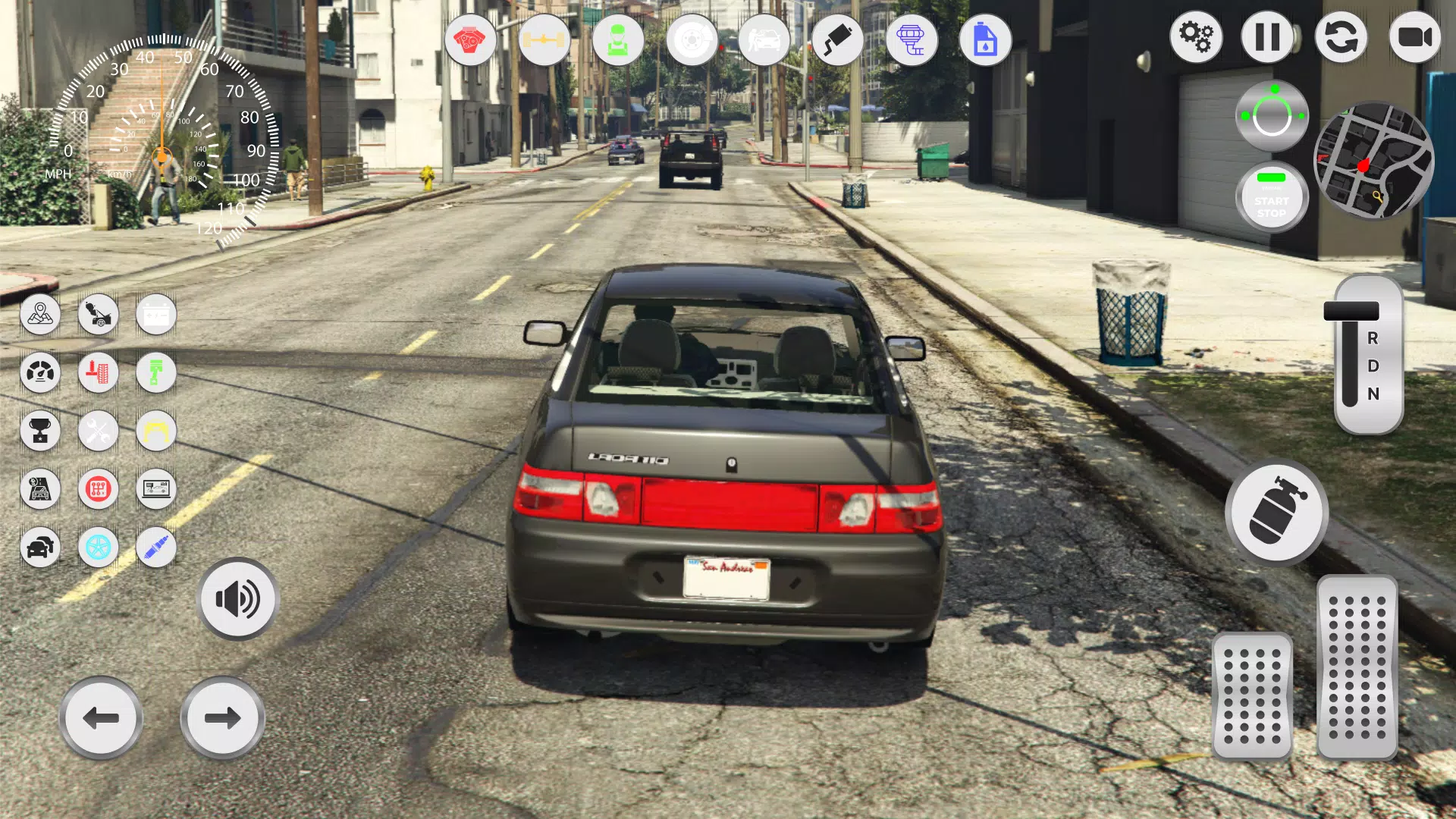The image size is (1456, 819).
Task: Open the brake disc upgrade panel
Action: 692,40
